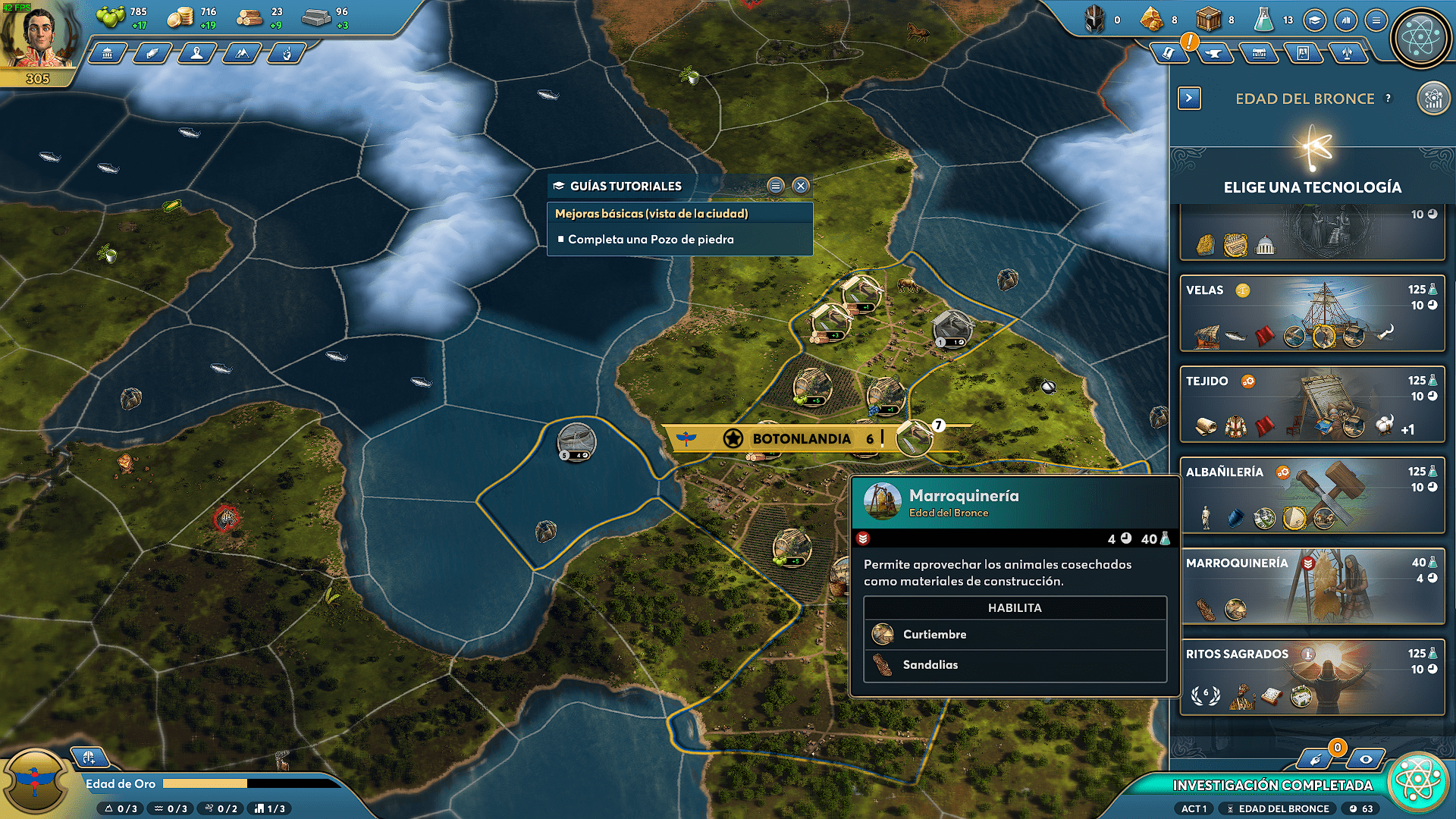Select the Velas technology card
1456x819 pixels.
pos(1312,313)
